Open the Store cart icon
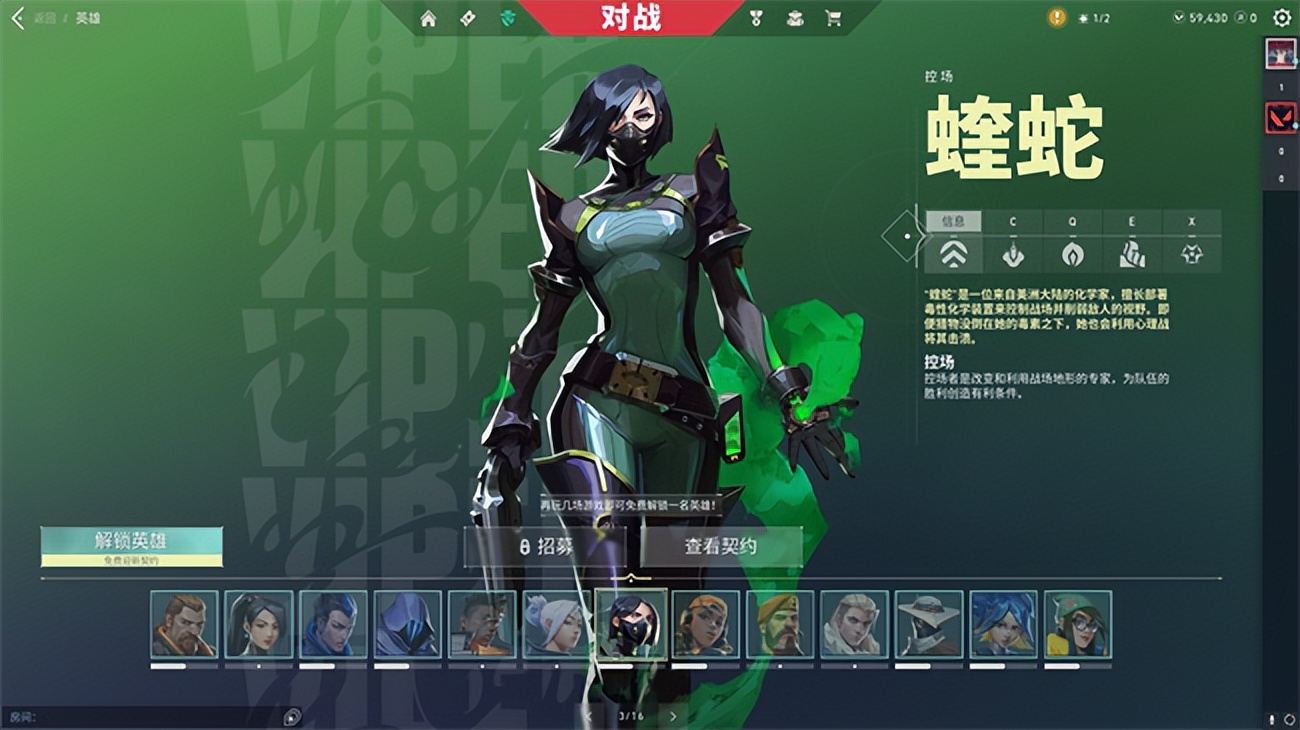The height and width of the screenshot is (730, 1300). pyautogui.click(x=834, y=18)
